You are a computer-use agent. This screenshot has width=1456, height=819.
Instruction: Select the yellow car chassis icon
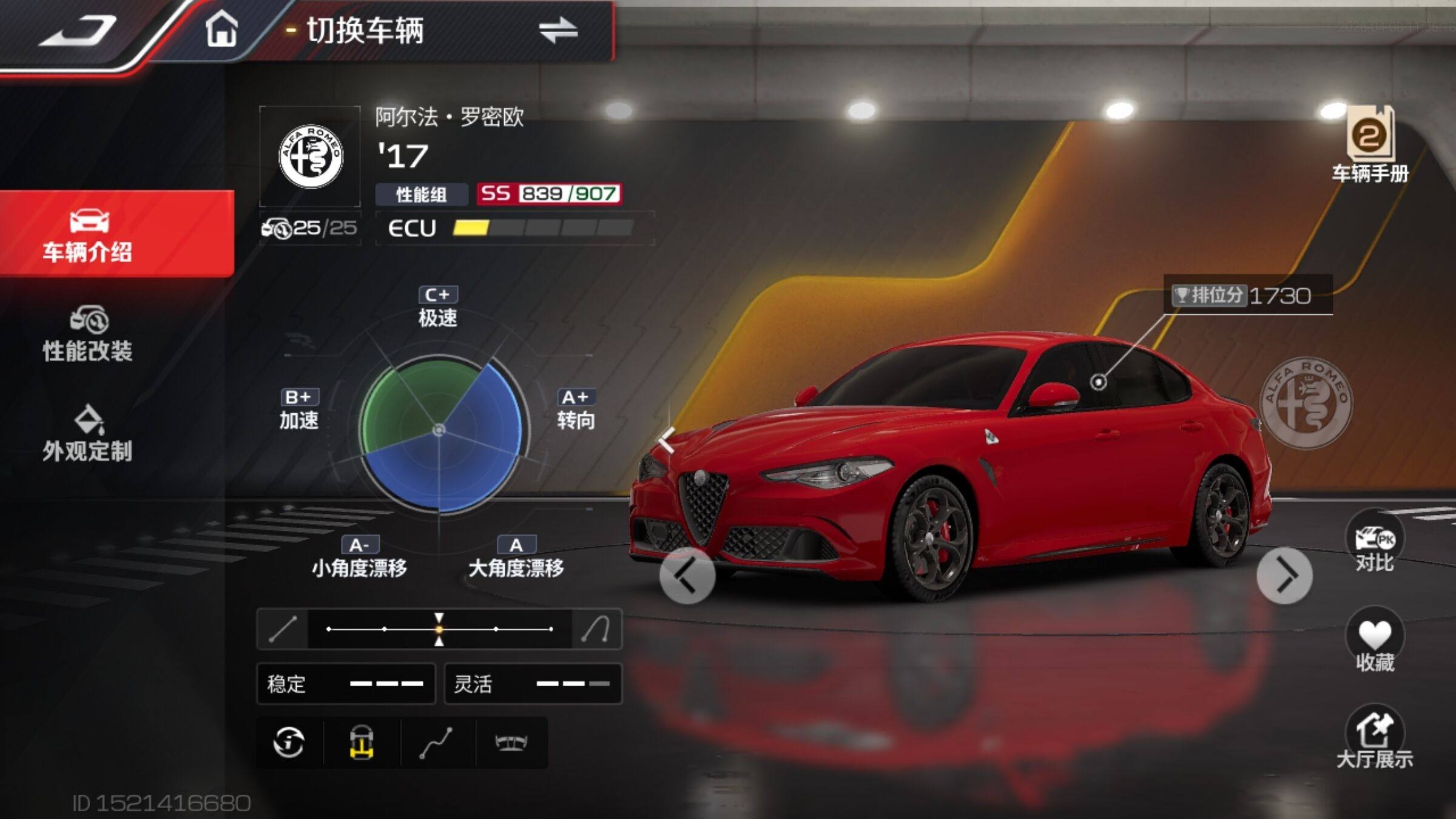click(362, 743)
